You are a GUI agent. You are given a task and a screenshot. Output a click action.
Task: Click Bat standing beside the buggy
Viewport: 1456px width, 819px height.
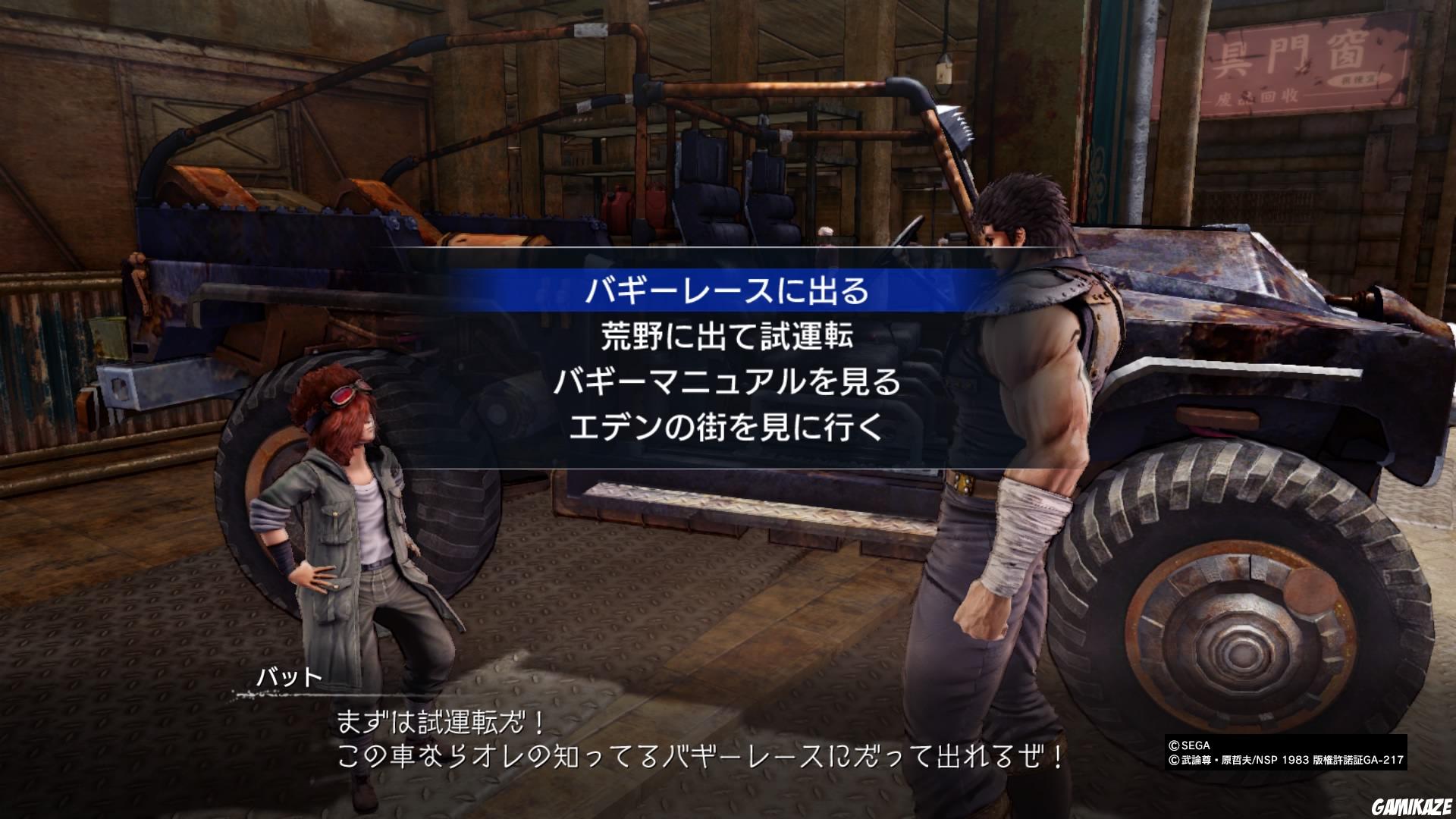(x=349, y=531)
